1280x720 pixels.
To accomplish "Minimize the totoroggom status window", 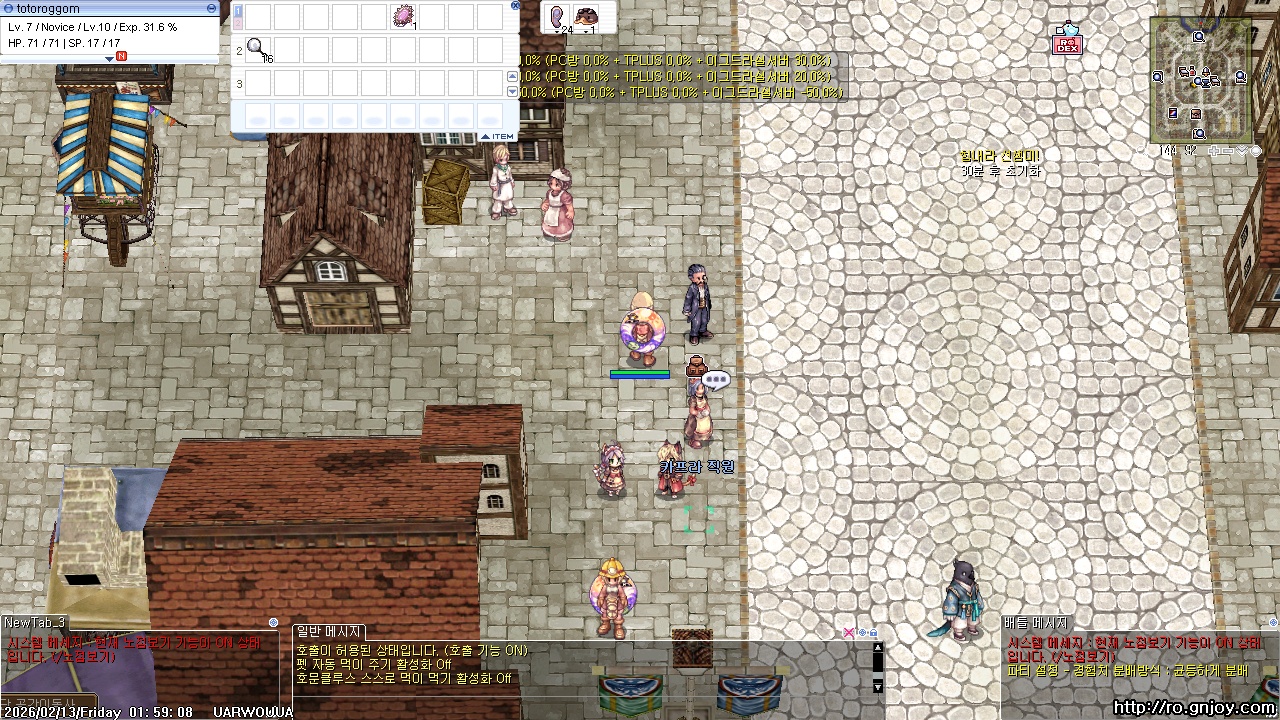I will click(211, 8).
